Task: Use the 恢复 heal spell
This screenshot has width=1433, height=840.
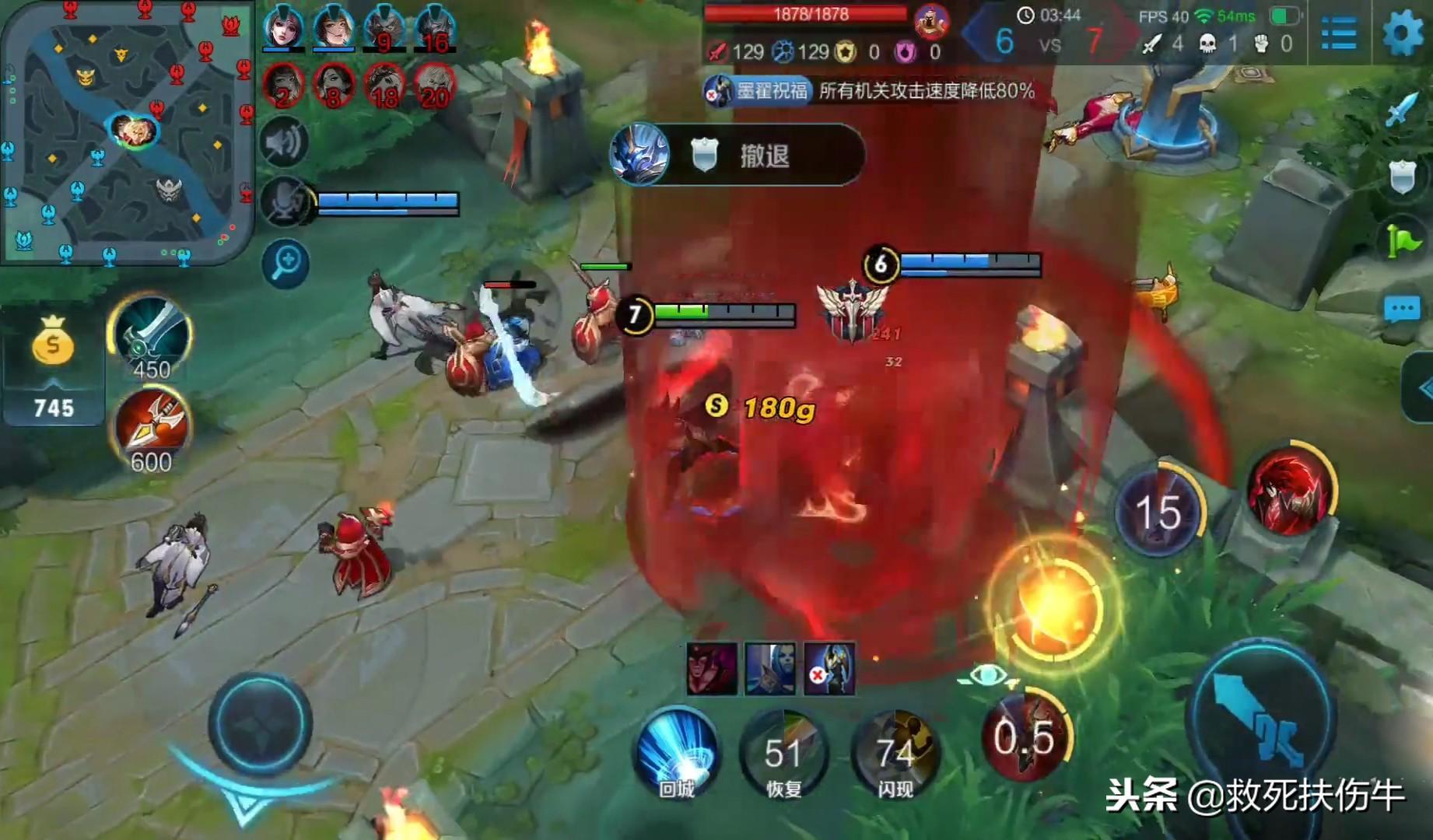Action: 783,752
